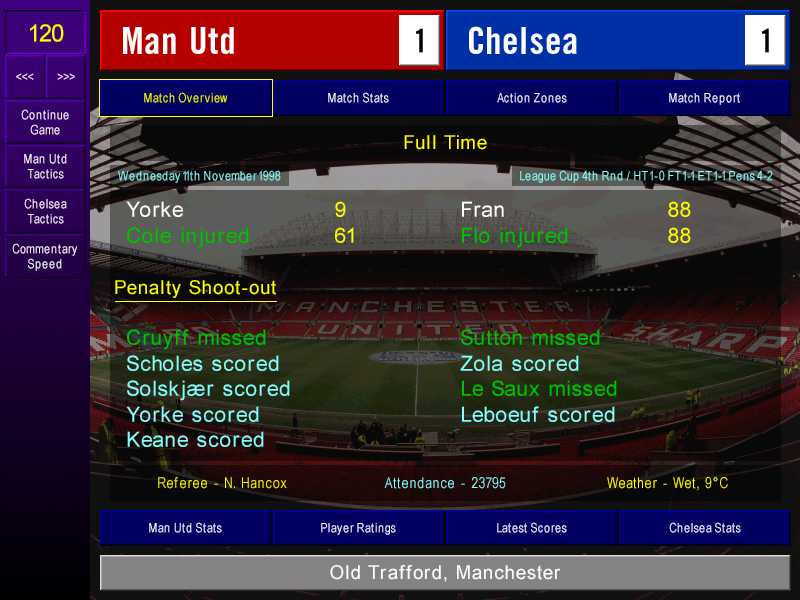This screenshot has width=800, height=600.
Task: Click the rewind <<< button
Action: click(x=25, y=77)
